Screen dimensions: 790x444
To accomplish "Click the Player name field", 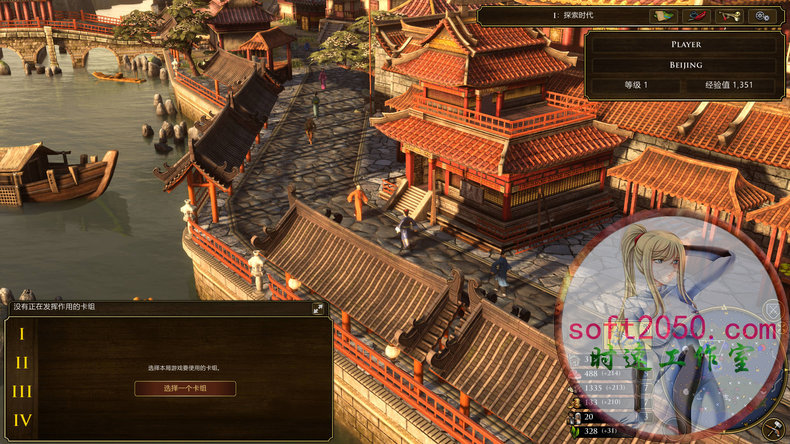I will tap(686, 45).
